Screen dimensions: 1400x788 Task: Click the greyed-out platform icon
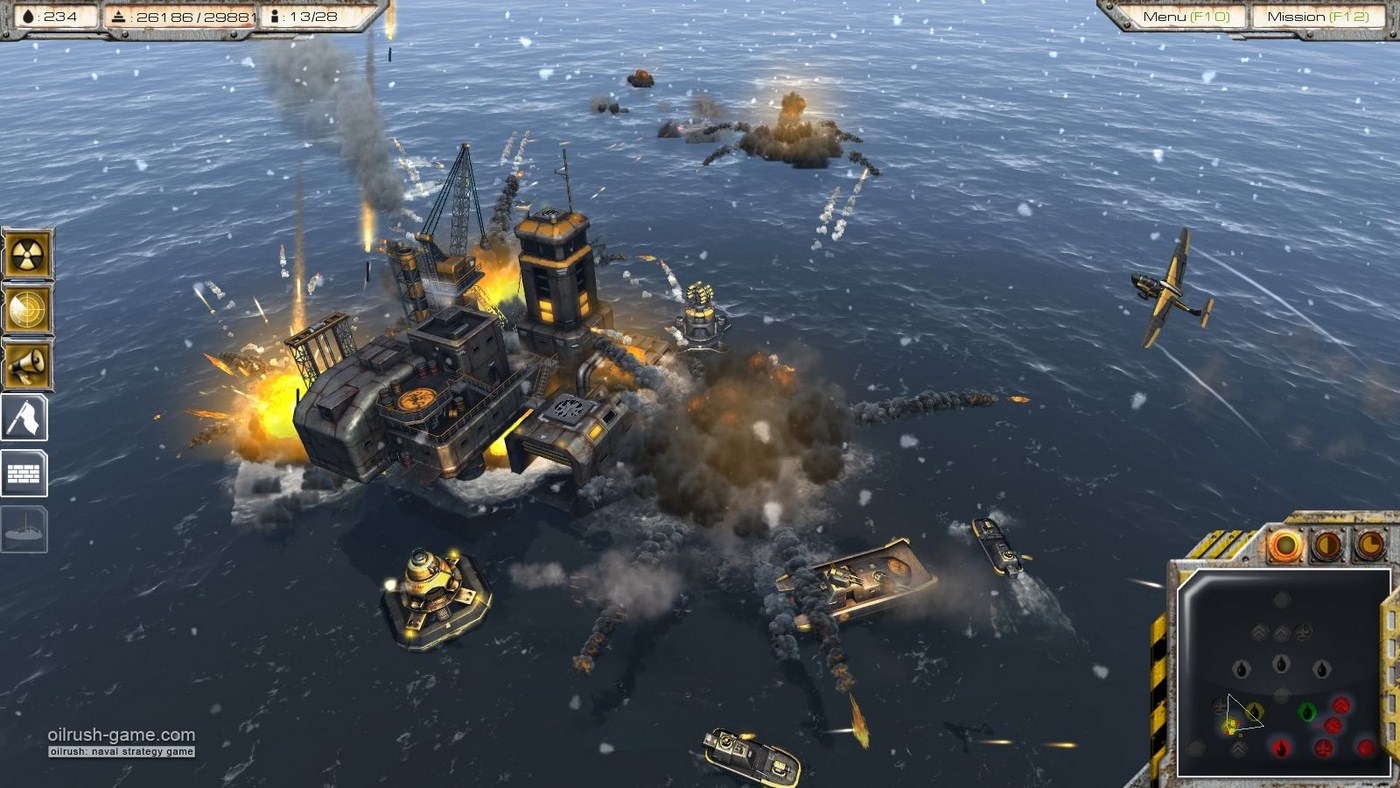point(25,528)
